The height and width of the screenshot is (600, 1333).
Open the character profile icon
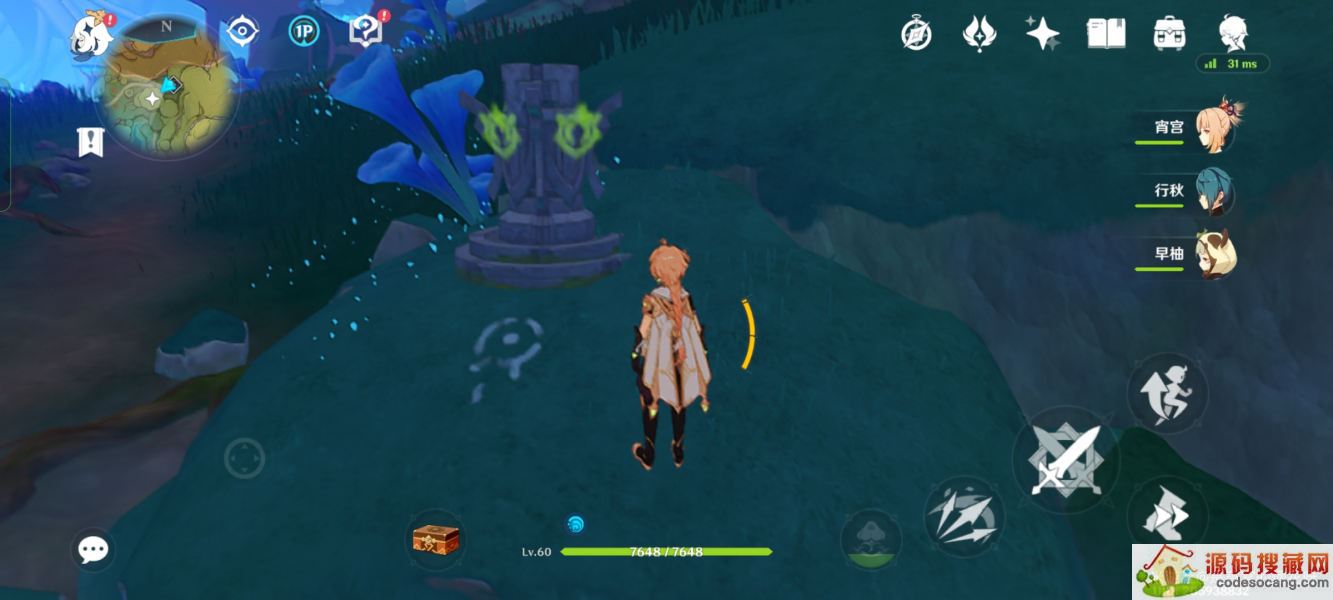(1233, 33)
